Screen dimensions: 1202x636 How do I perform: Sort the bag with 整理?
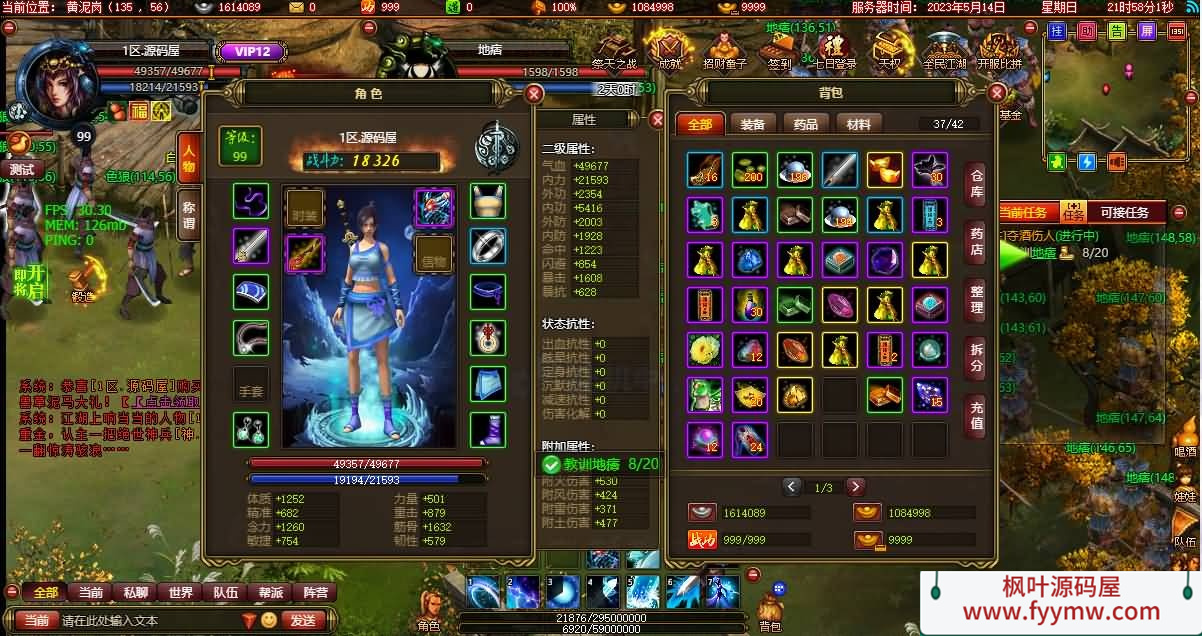click(977, 298)
